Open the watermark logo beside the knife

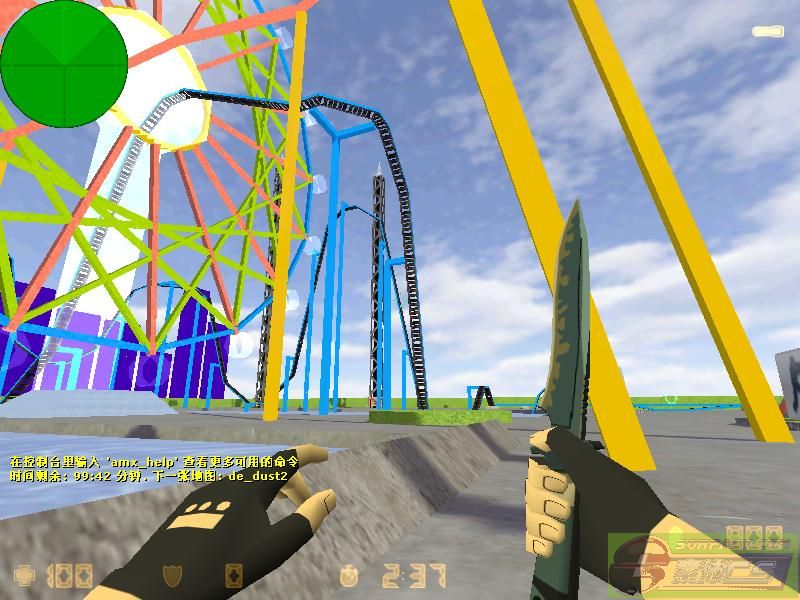coord(700,564)
